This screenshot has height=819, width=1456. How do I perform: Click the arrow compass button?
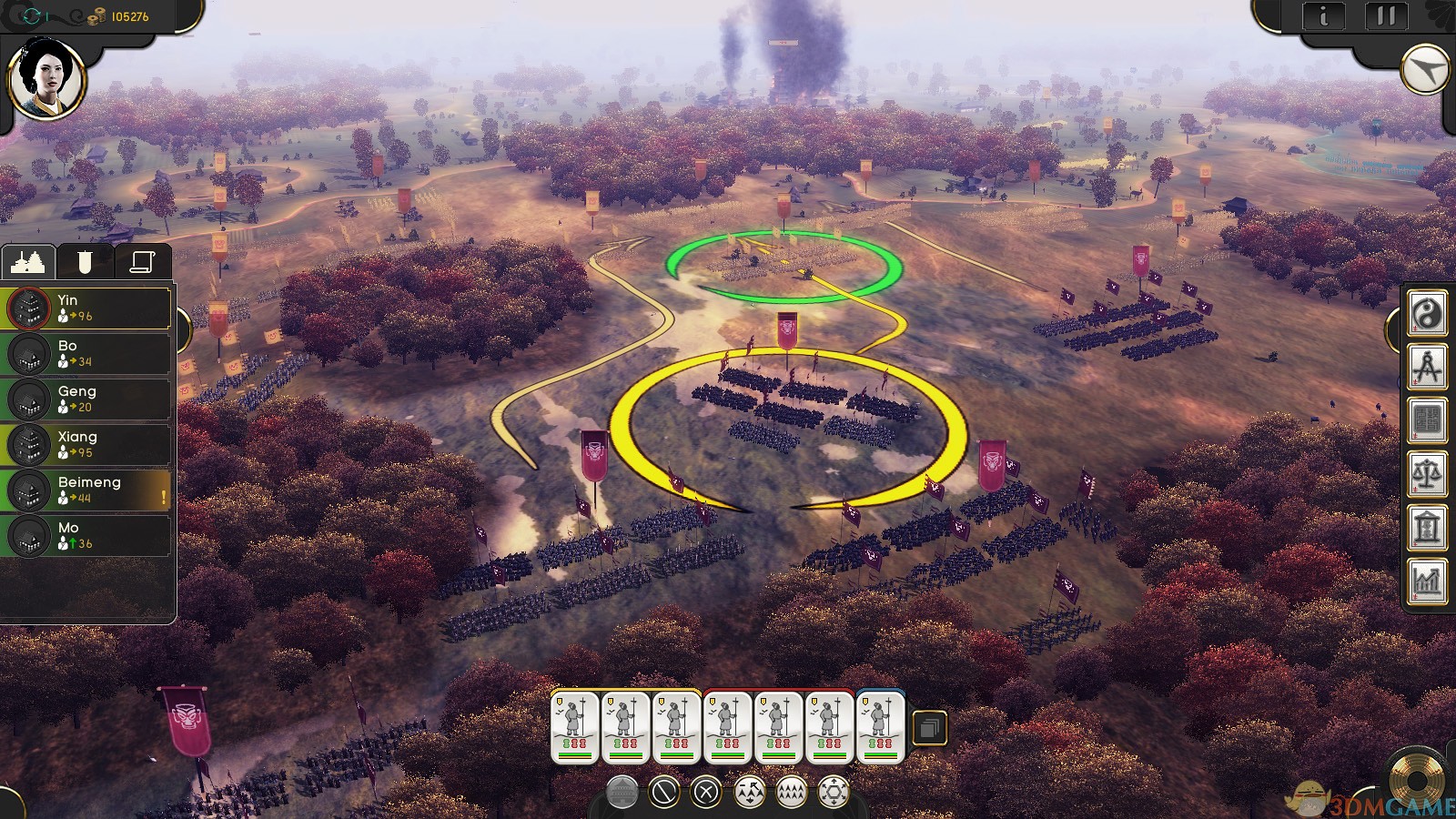1424,70
